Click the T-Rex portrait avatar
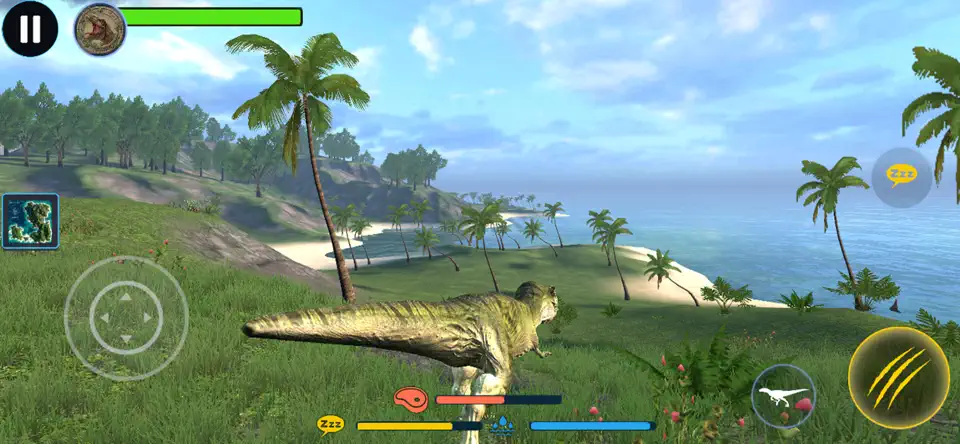 [99, 29]
